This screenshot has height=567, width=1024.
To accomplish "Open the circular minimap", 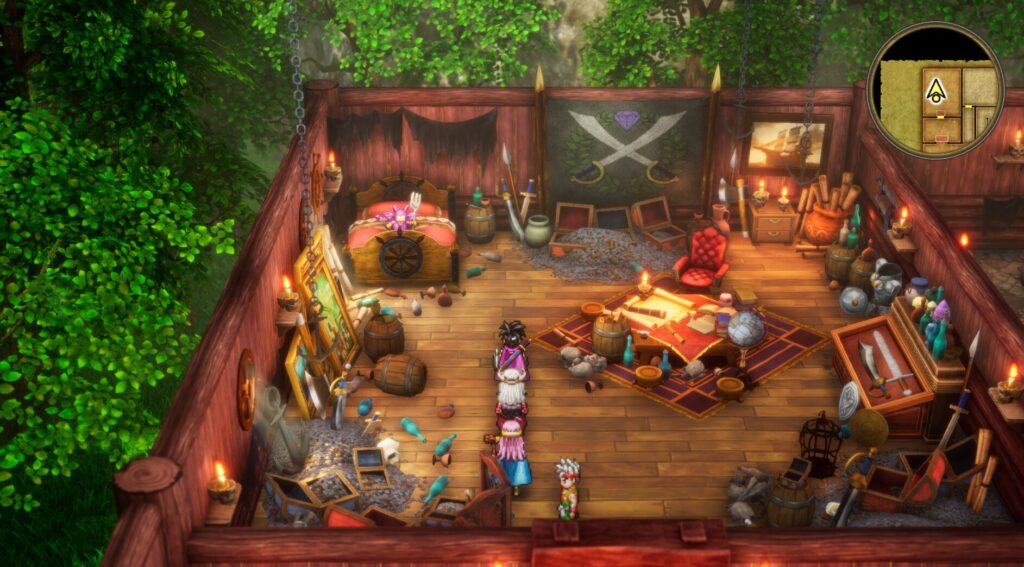I will click(935, 90).
